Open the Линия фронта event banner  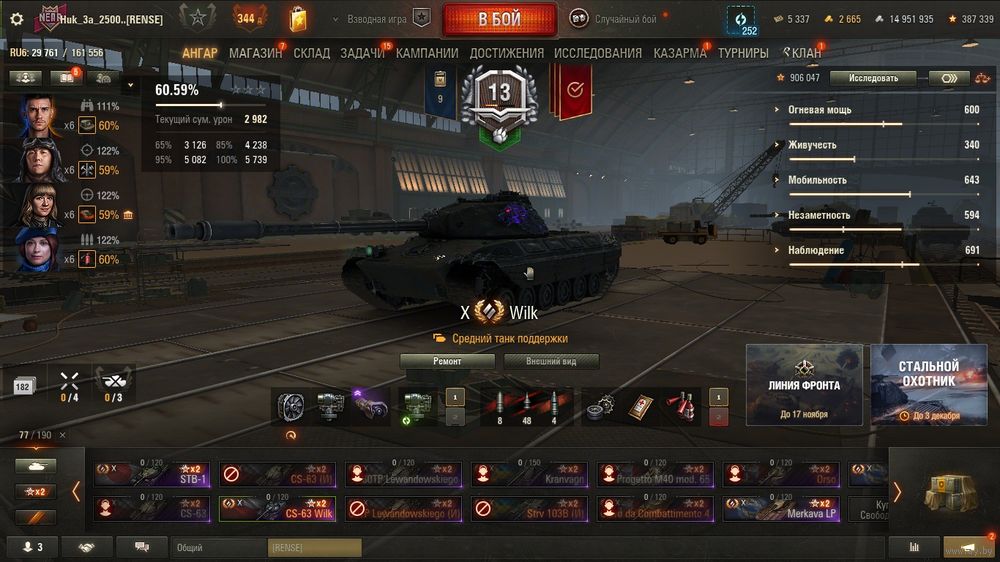[804, 385]
